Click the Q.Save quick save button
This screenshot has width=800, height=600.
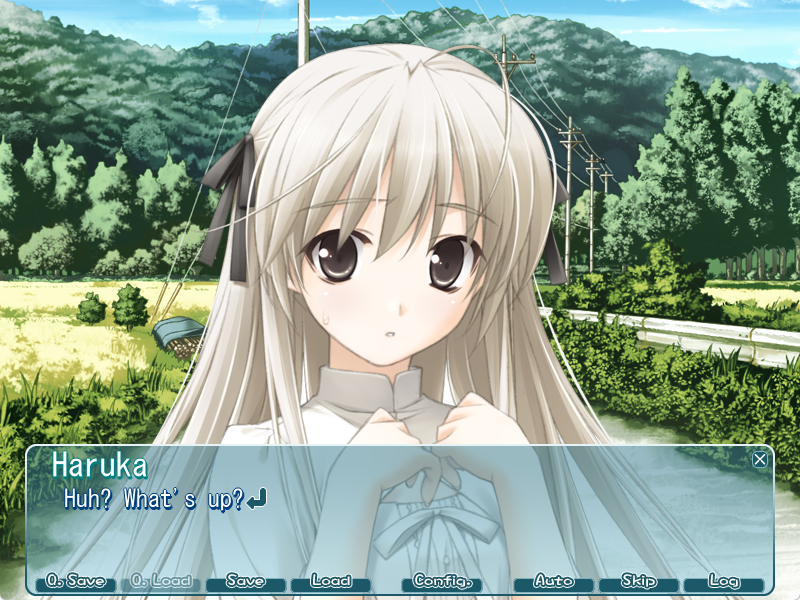76,581
